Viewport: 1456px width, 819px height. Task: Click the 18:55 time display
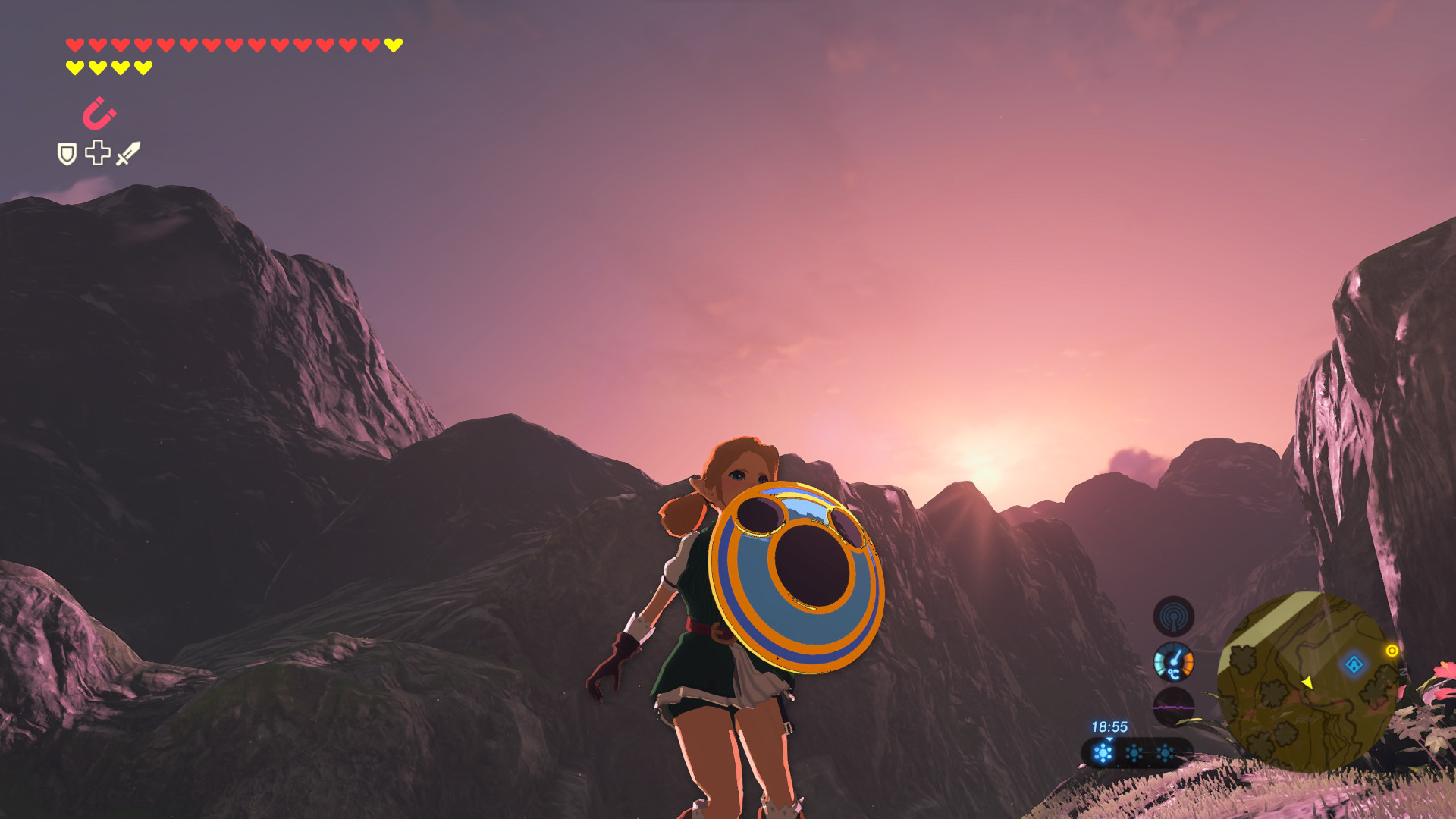tap(1109, 726)
